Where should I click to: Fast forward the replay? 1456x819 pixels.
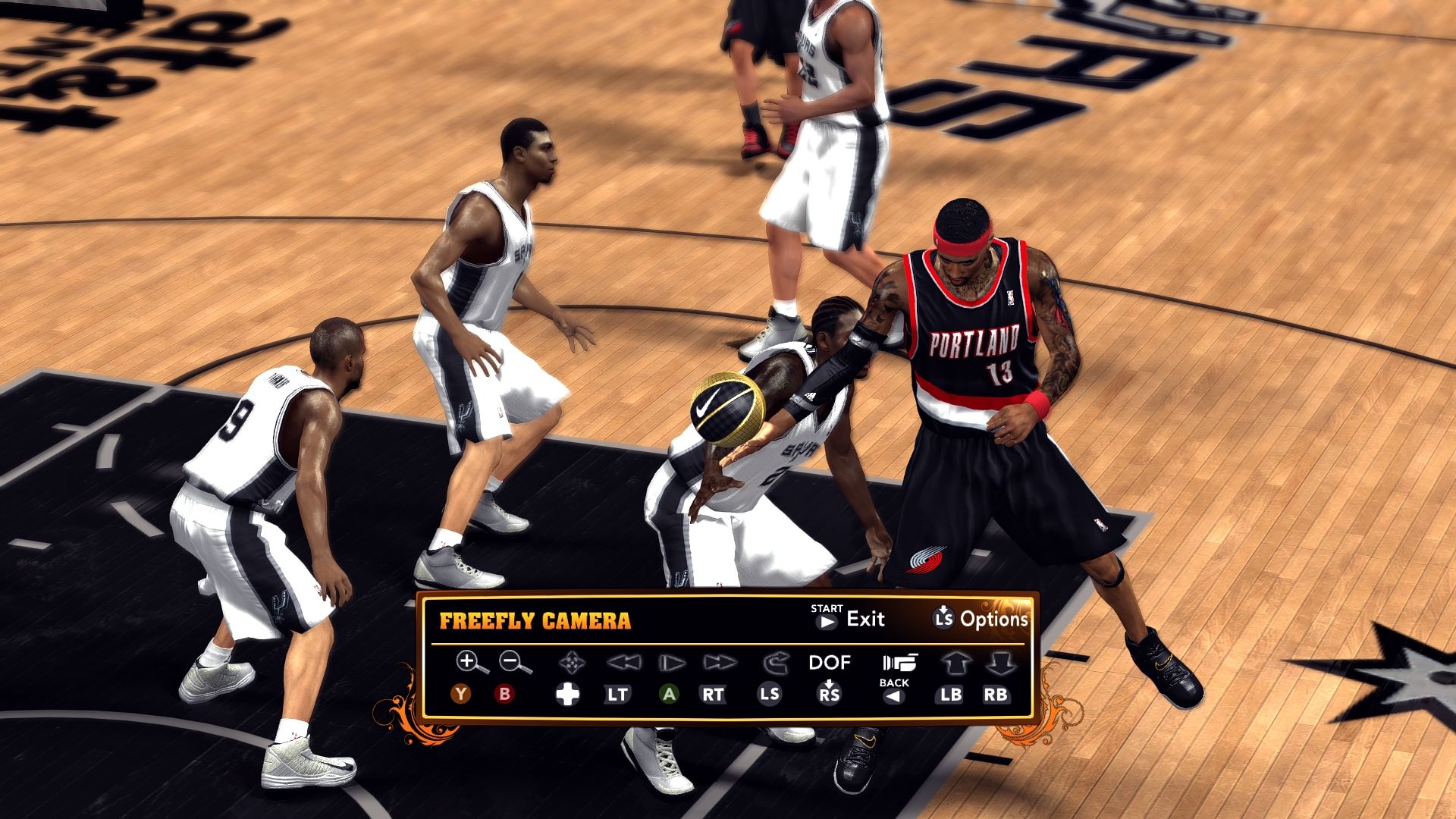[x=718, y=664]
